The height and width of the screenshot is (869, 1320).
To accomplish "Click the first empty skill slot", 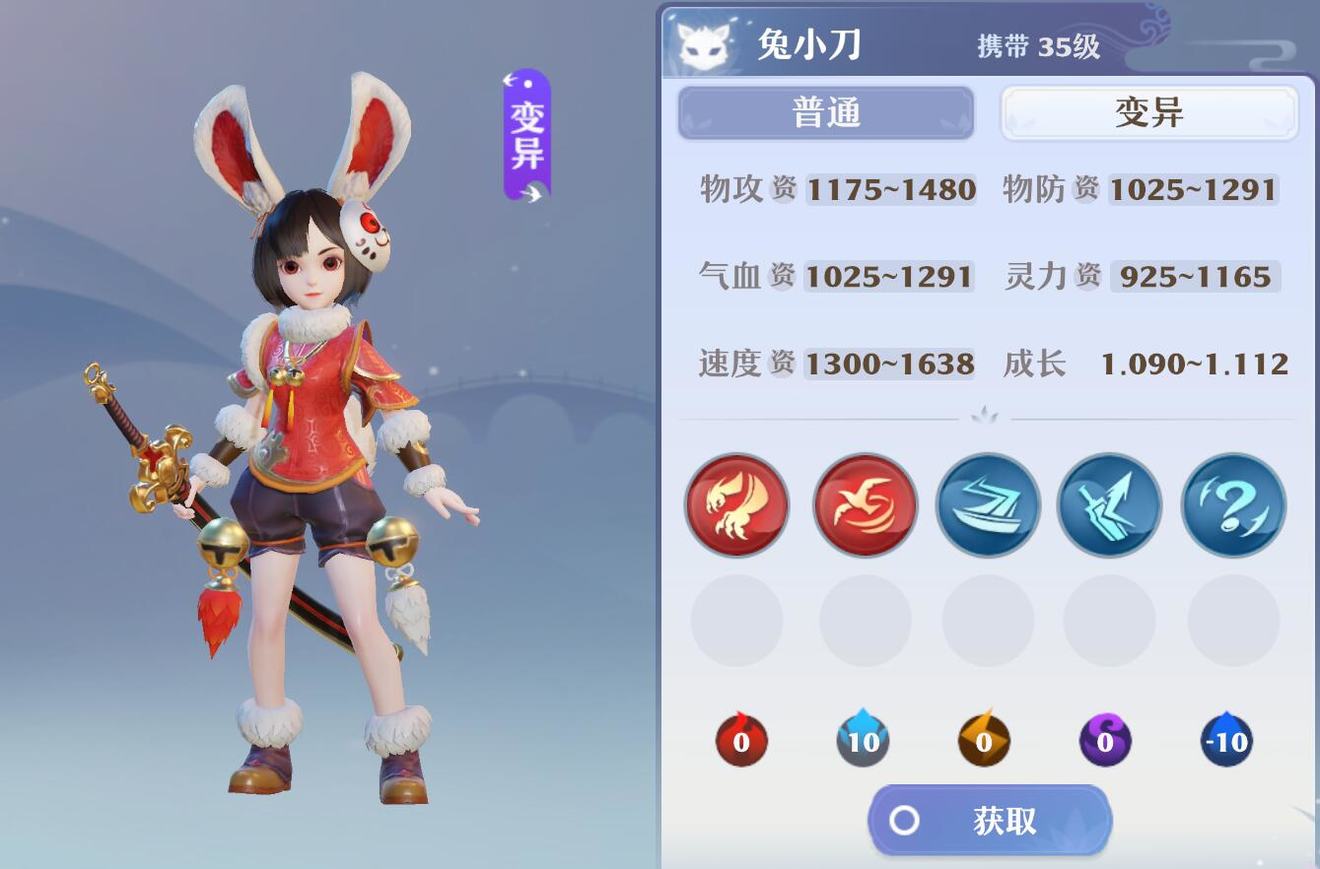I will 737,621.
